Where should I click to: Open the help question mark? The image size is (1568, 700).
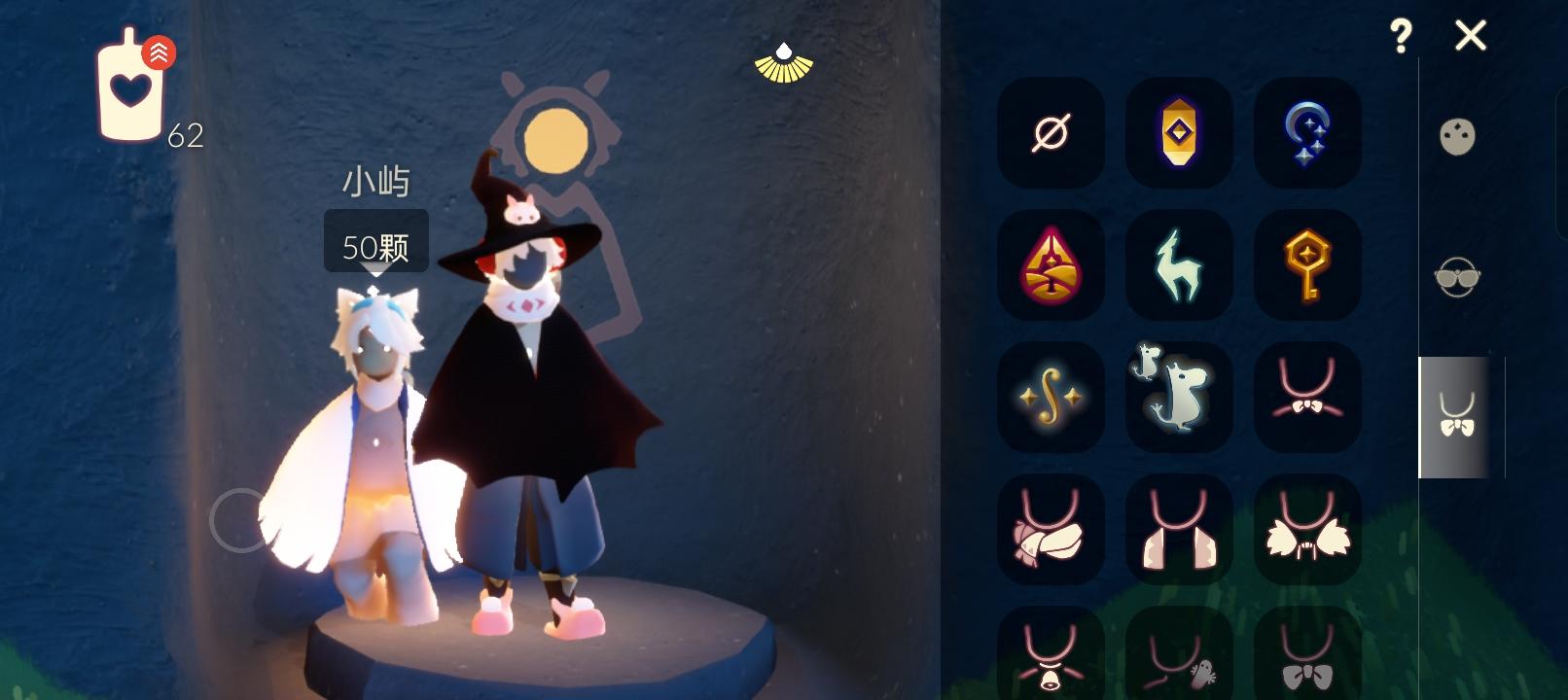coord(1401,37)
